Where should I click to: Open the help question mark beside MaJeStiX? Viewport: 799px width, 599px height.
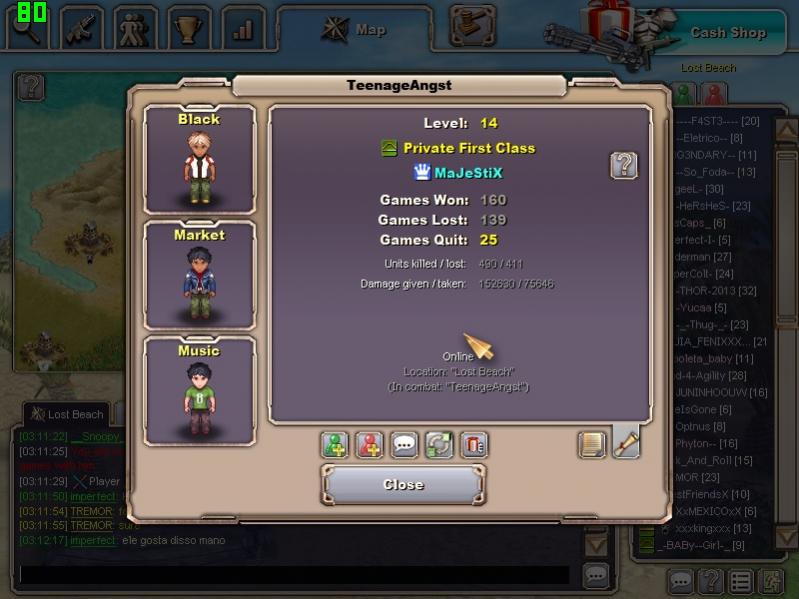[624, 165]
